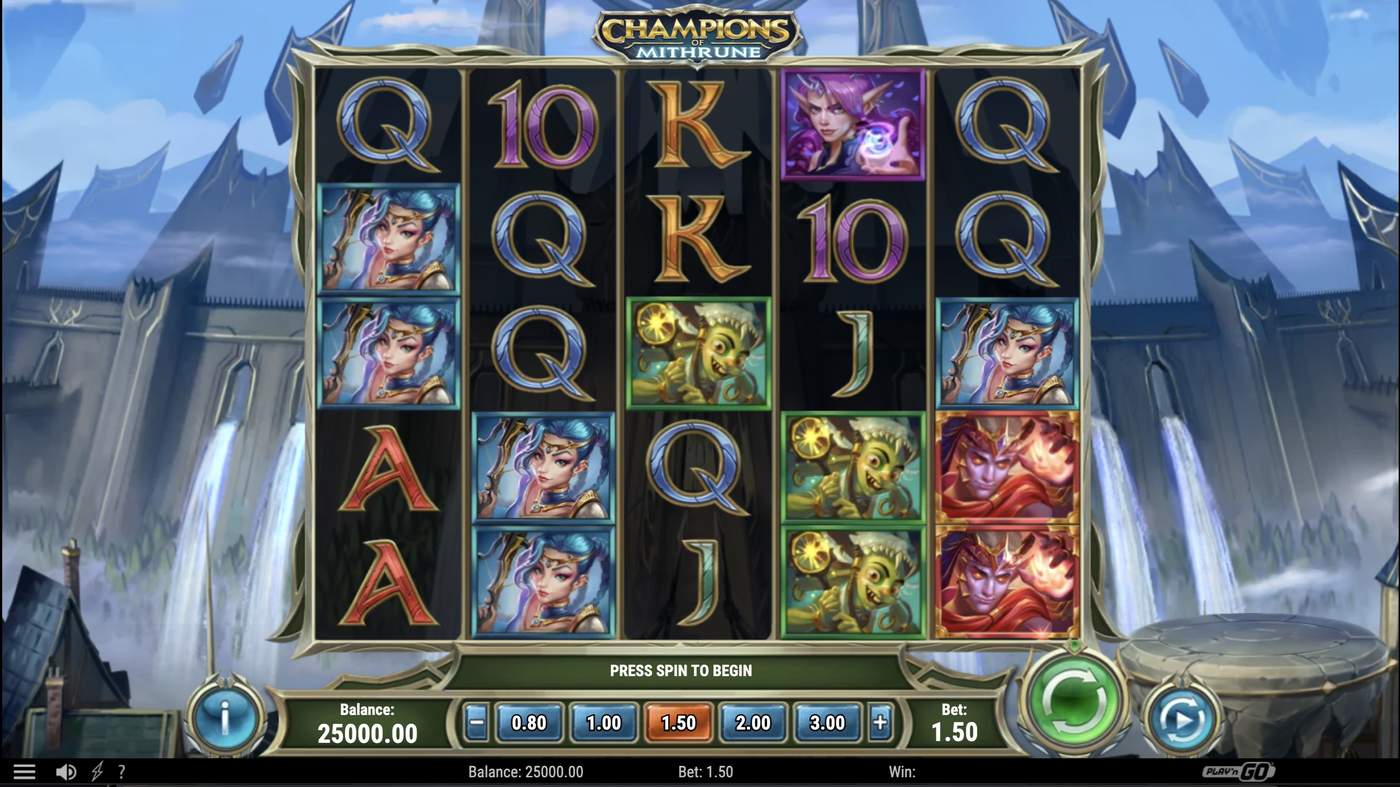The image size is (1400, 787).
Task: Decrease bet with the minus stepper
Action: pyautogui.click(x=475, y=721)
